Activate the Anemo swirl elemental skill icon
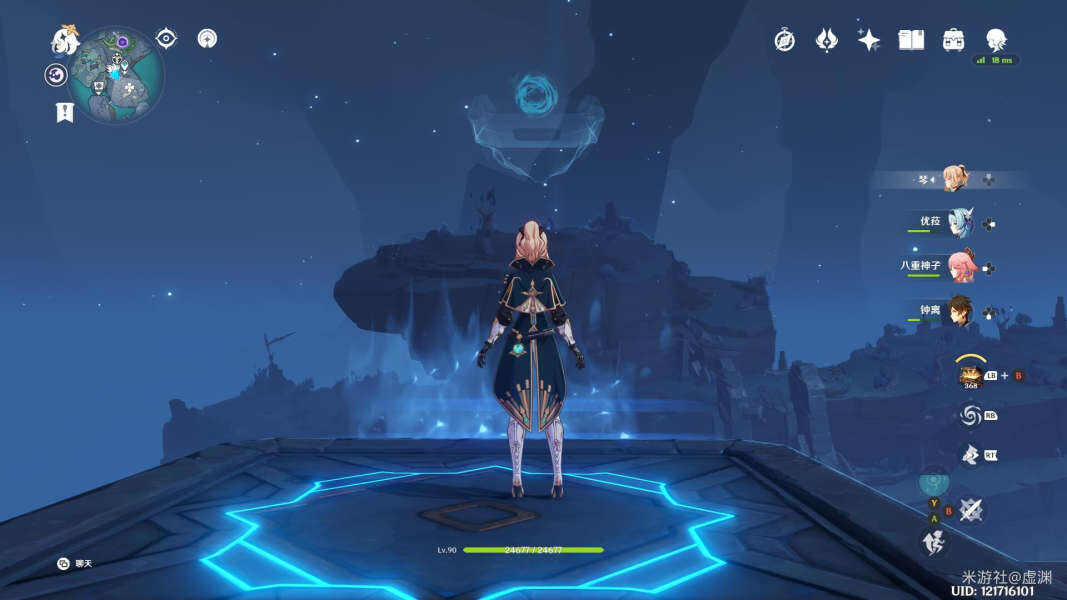Image resolution: width=1067 pixels, height=600 pixels. (970, 415)
